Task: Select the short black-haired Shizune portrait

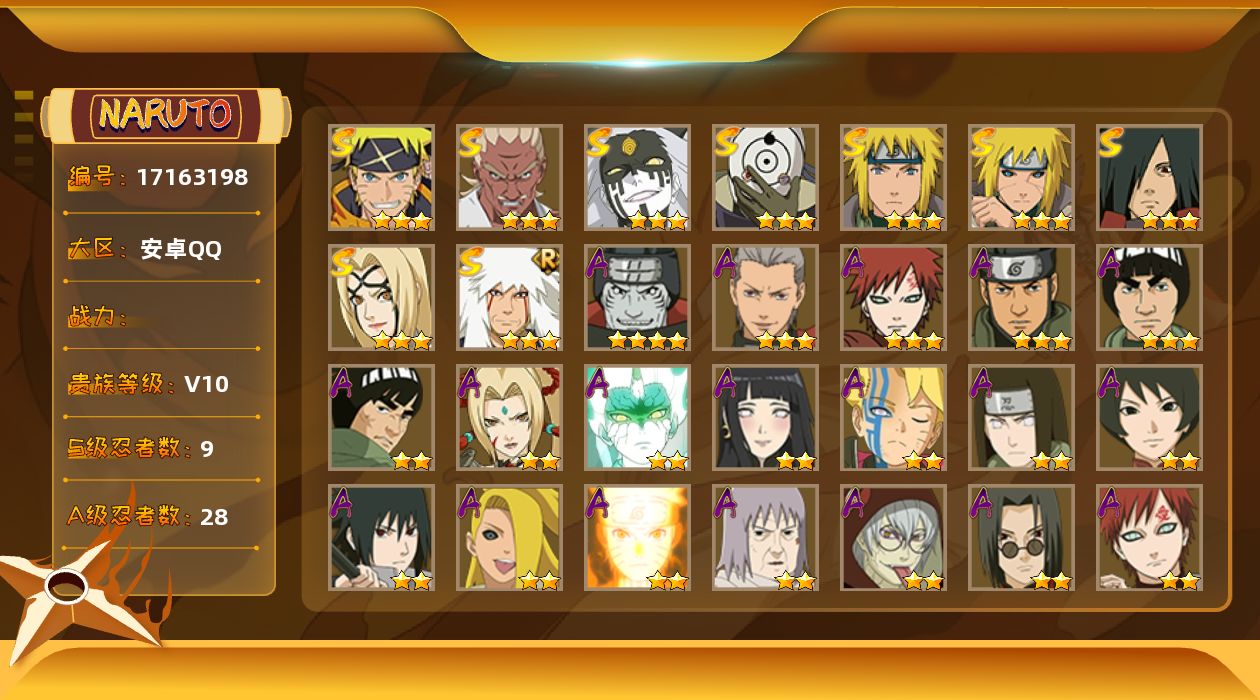Action: point(1149,418)
